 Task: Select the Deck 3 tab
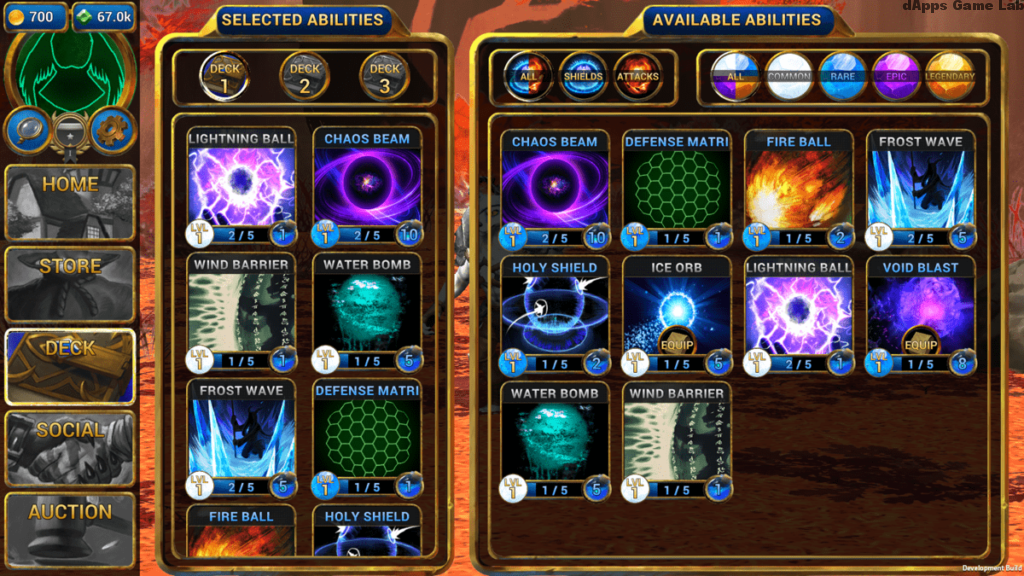tap(385, 76)
